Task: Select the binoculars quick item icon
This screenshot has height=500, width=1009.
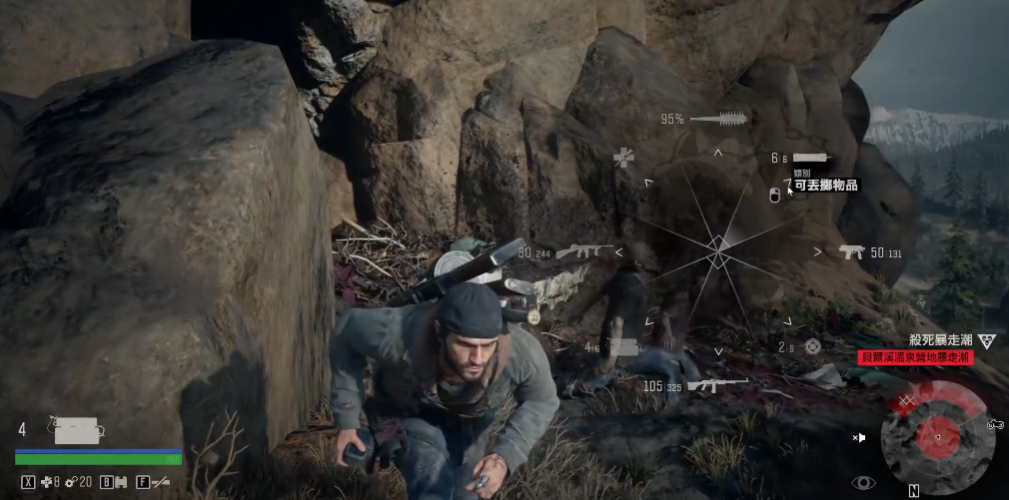Action: coord(120,482)
